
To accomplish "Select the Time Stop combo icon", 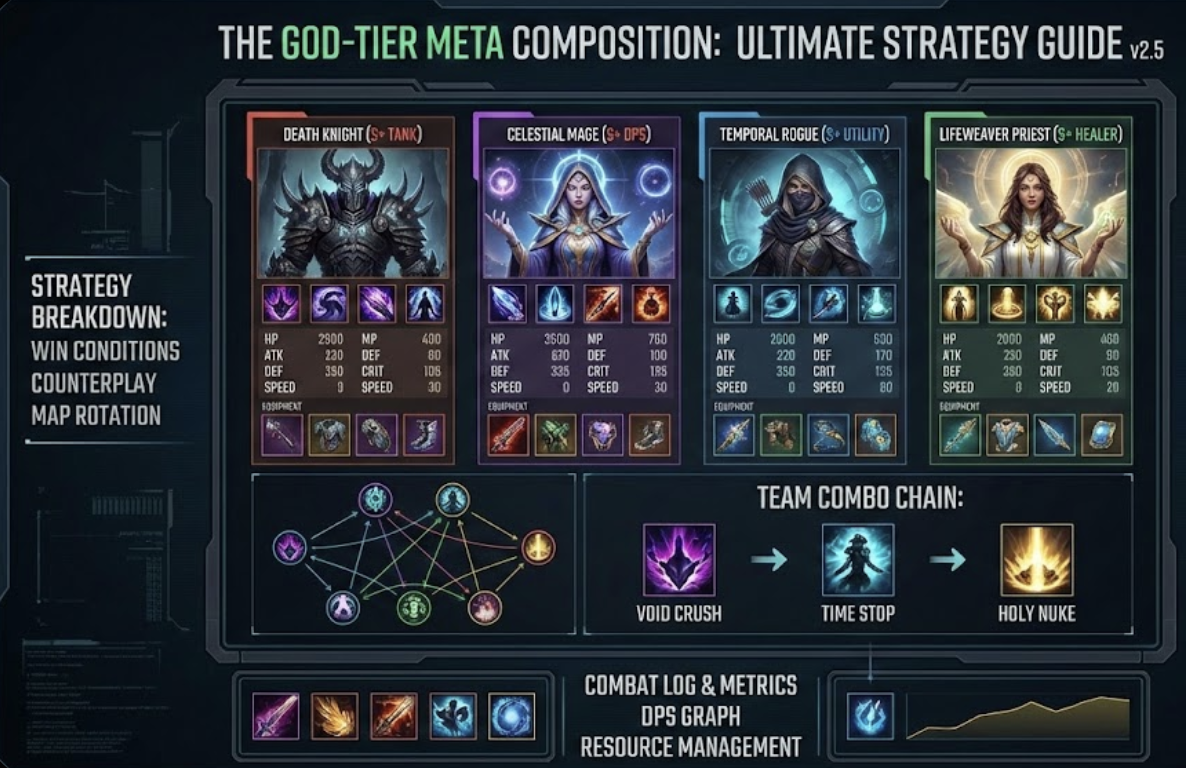I will (858, 561).
